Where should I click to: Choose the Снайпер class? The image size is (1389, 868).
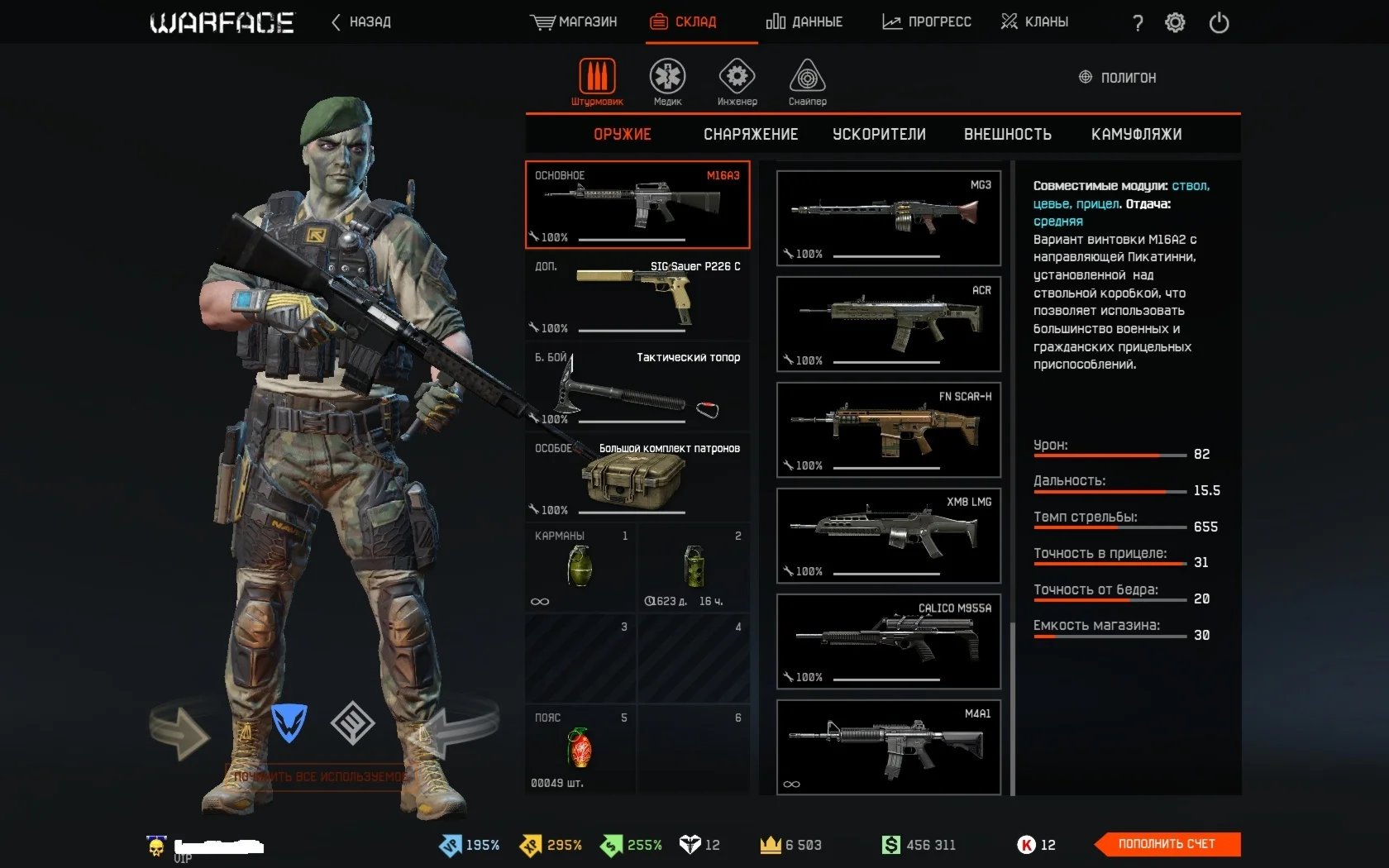click(x=807, y=82)
